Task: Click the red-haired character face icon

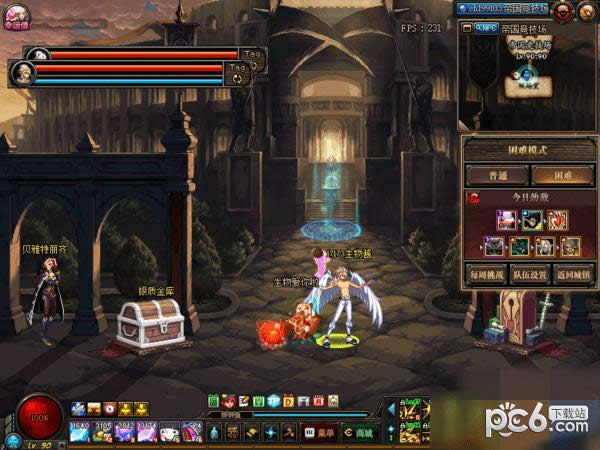Action: pyautogui.click(x=228, y=401)
